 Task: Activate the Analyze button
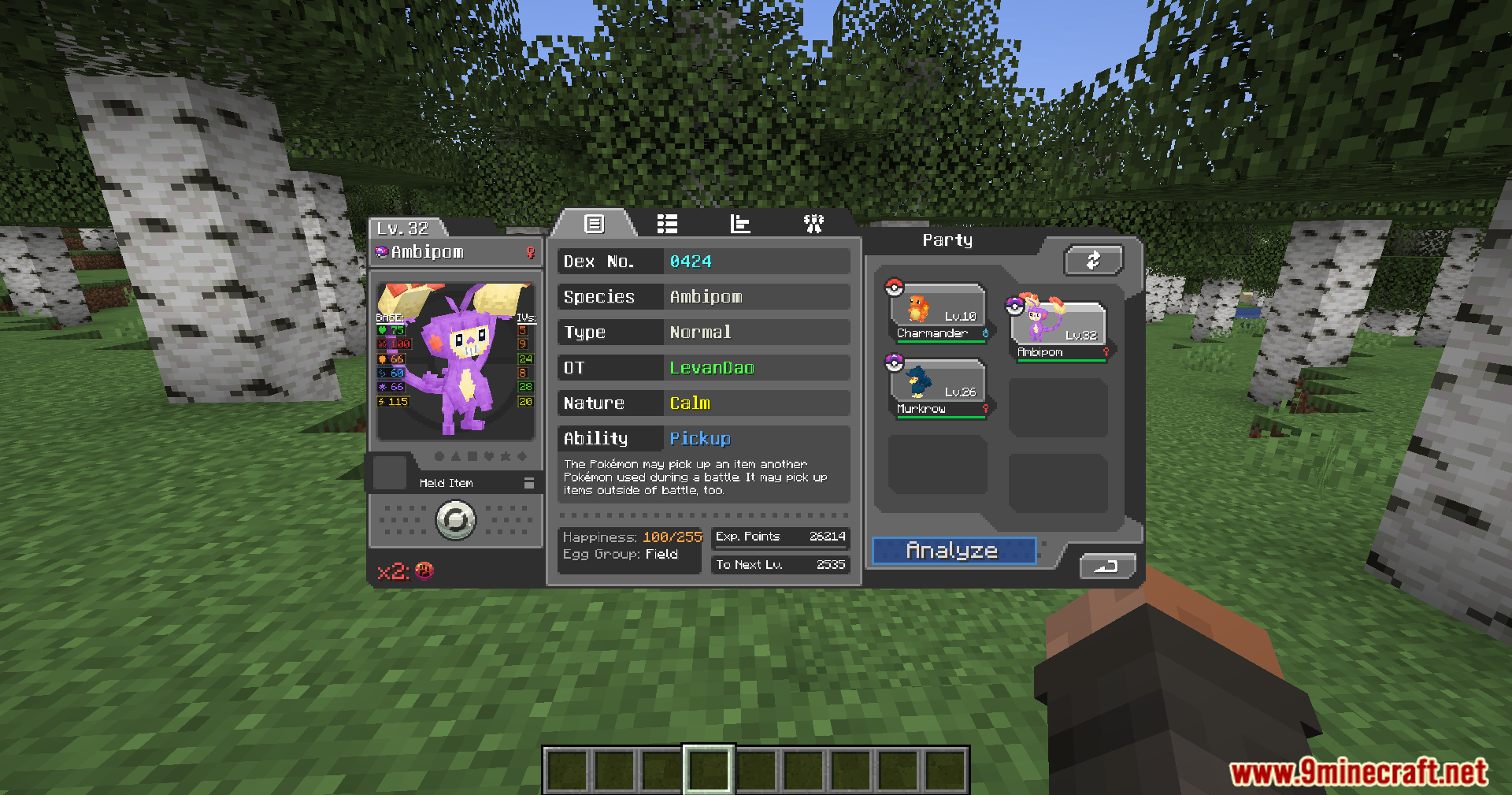953,551
